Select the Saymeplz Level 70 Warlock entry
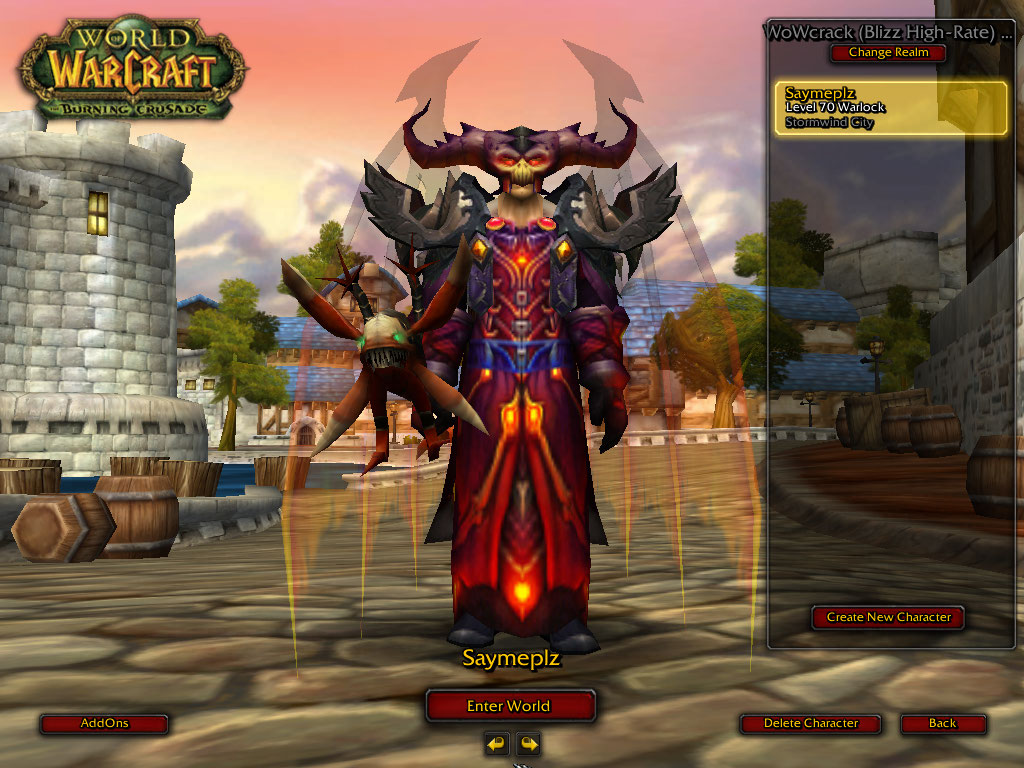 click(891, 108)
